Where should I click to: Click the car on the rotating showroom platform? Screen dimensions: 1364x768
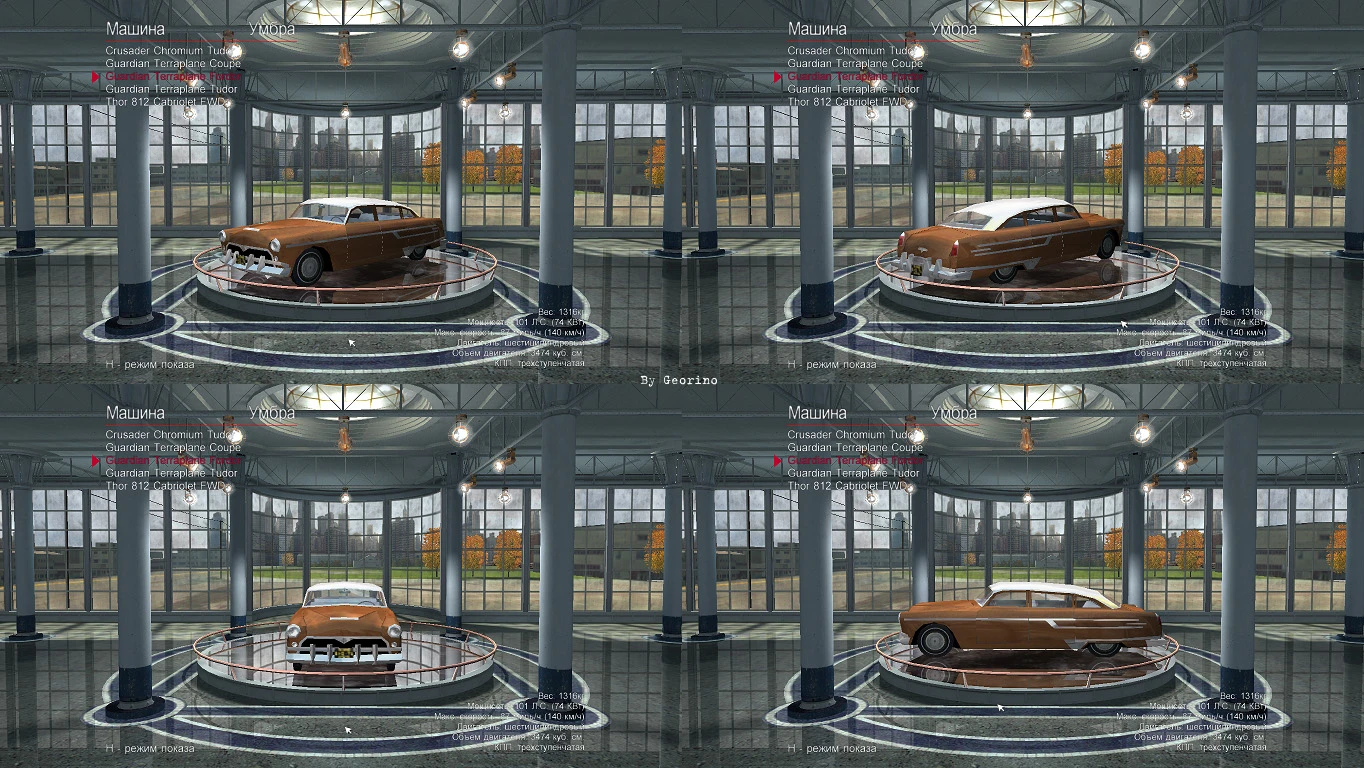(x=320, y=240)
